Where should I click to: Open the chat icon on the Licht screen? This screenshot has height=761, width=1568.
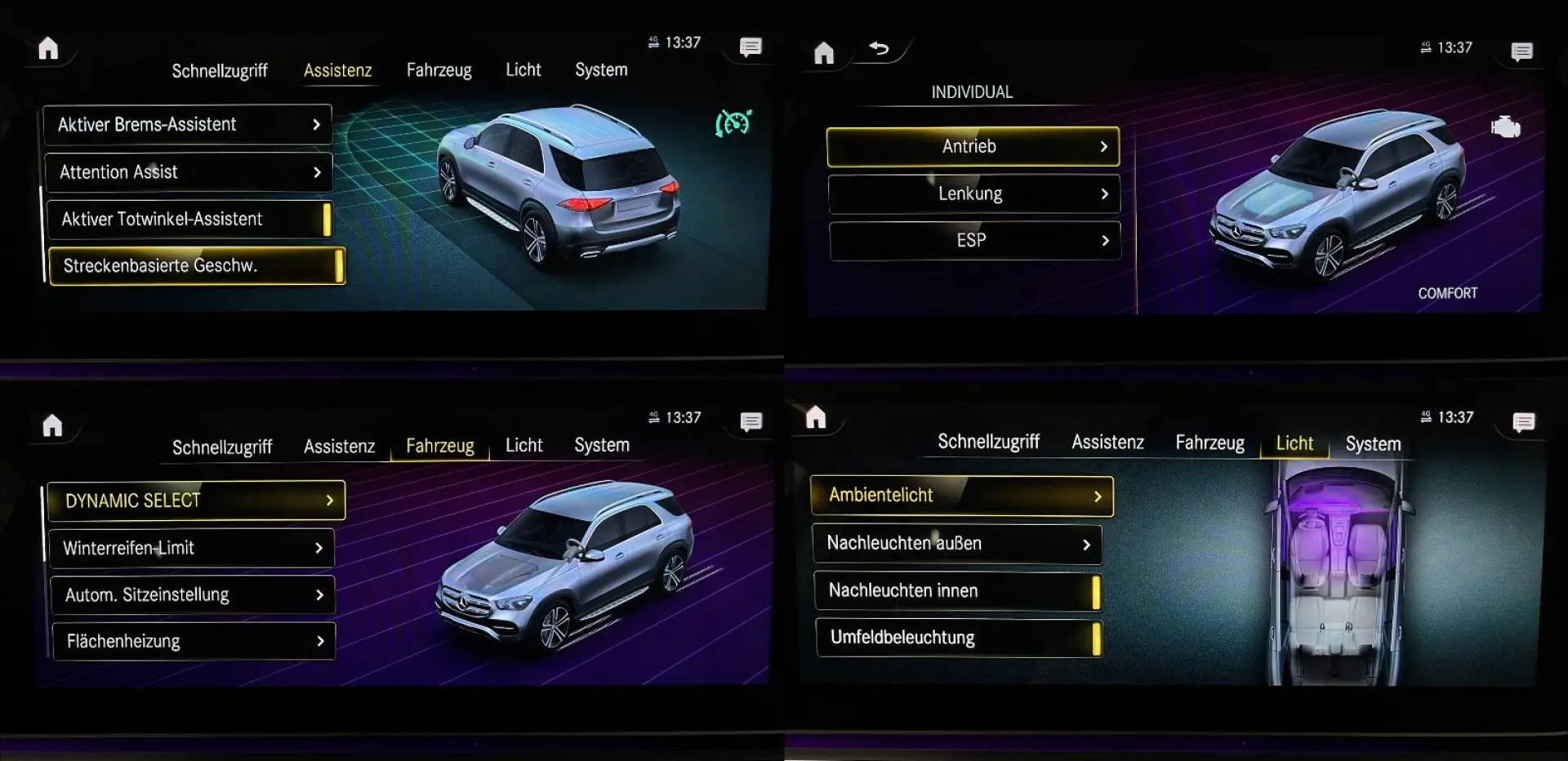[1524, 422]
